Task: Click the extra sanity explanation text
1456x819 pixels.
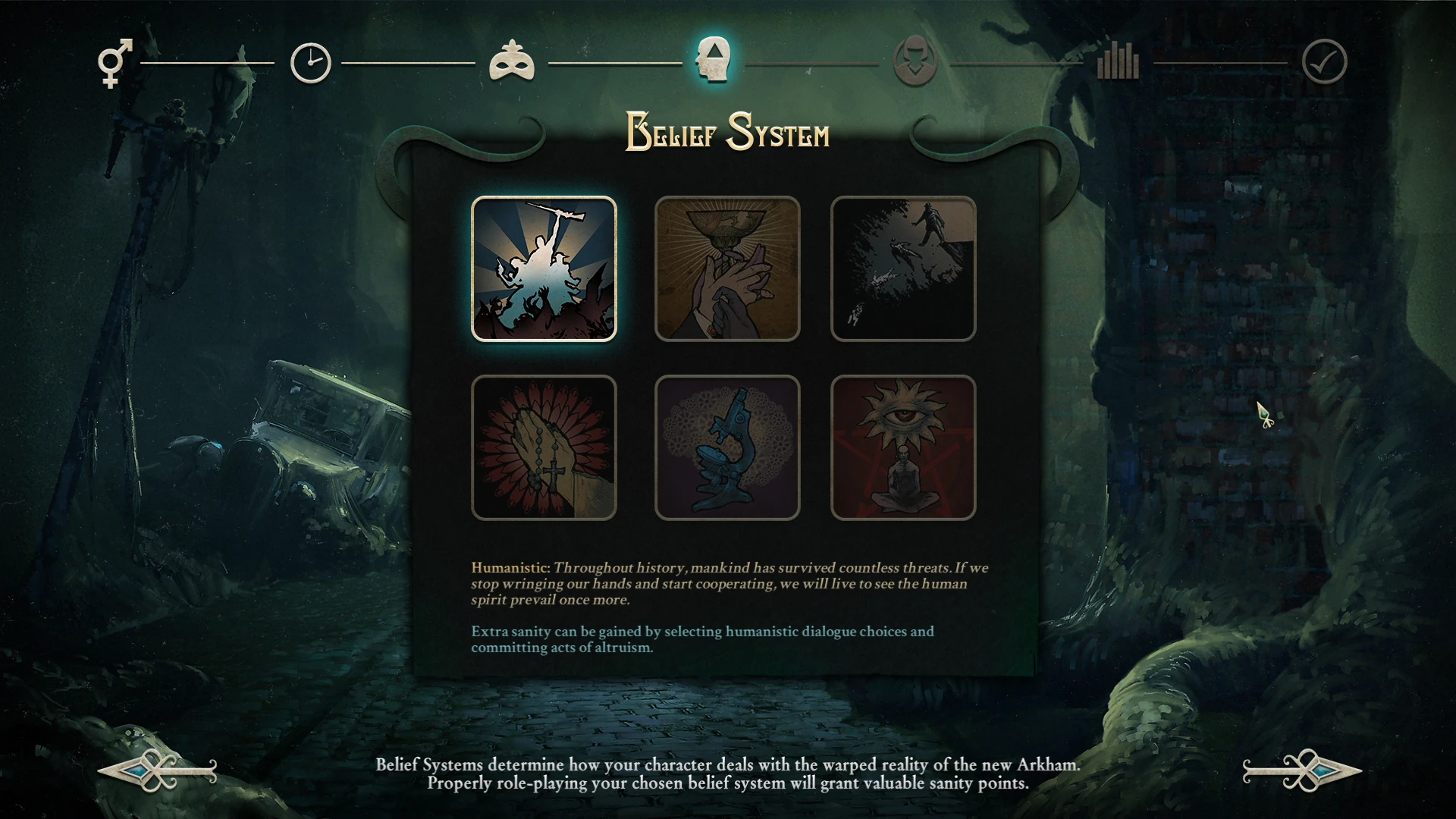Action: click(x=703, y=639)
